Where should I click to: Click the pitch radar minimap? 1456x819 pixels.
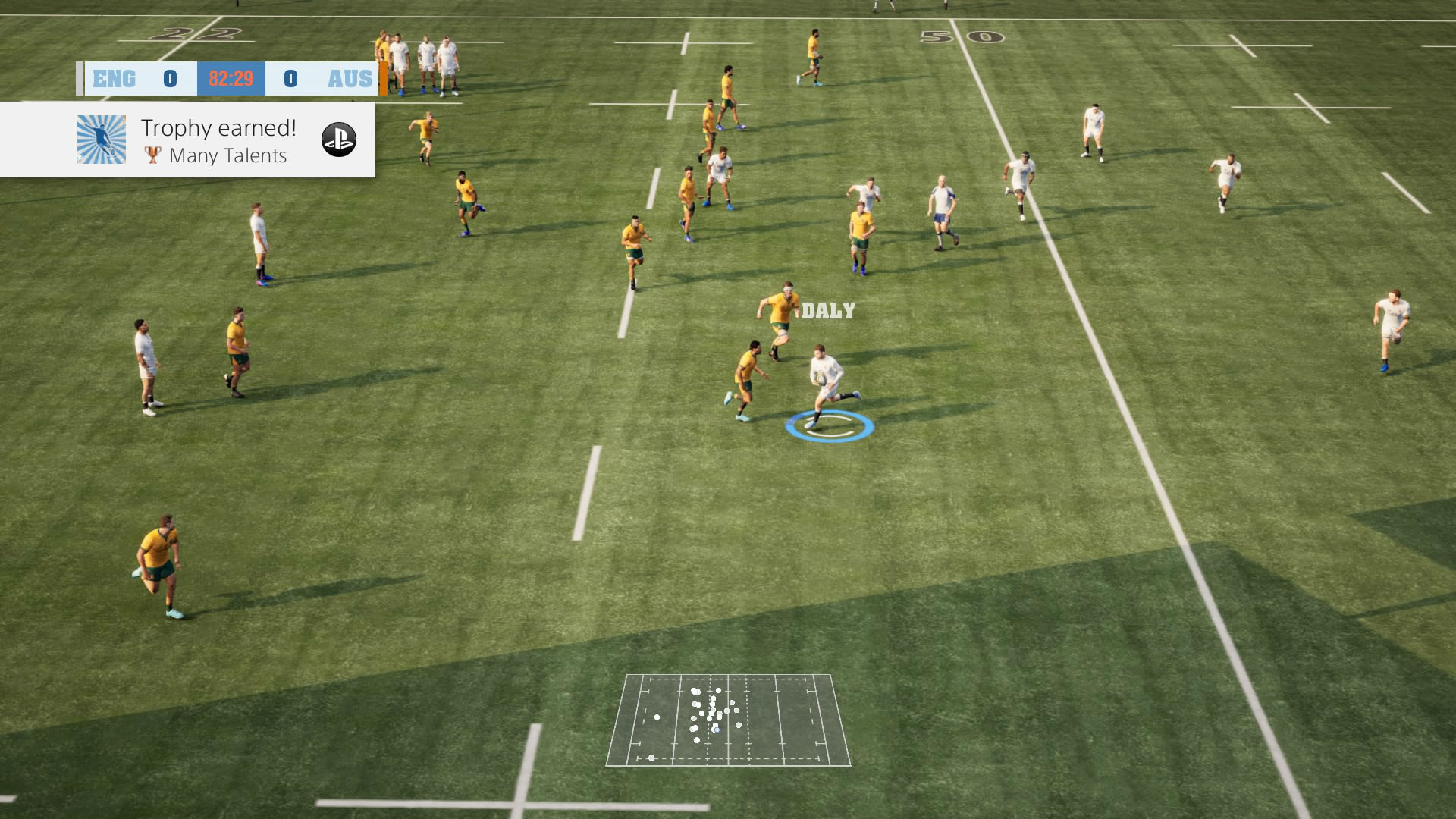[x=728, y=720]
